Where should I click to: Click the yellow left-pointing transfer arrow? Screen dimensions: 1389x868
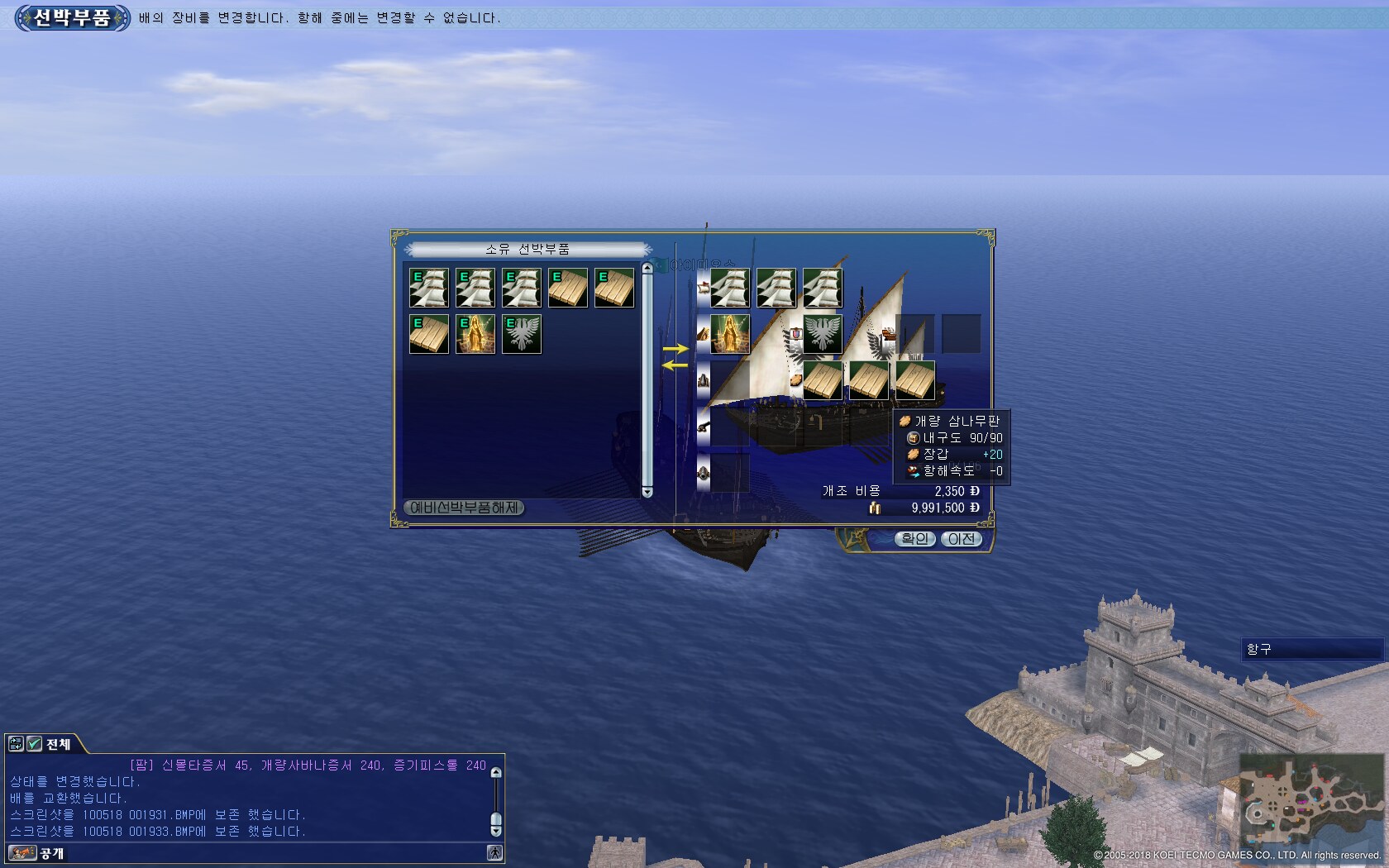point(675,365)
